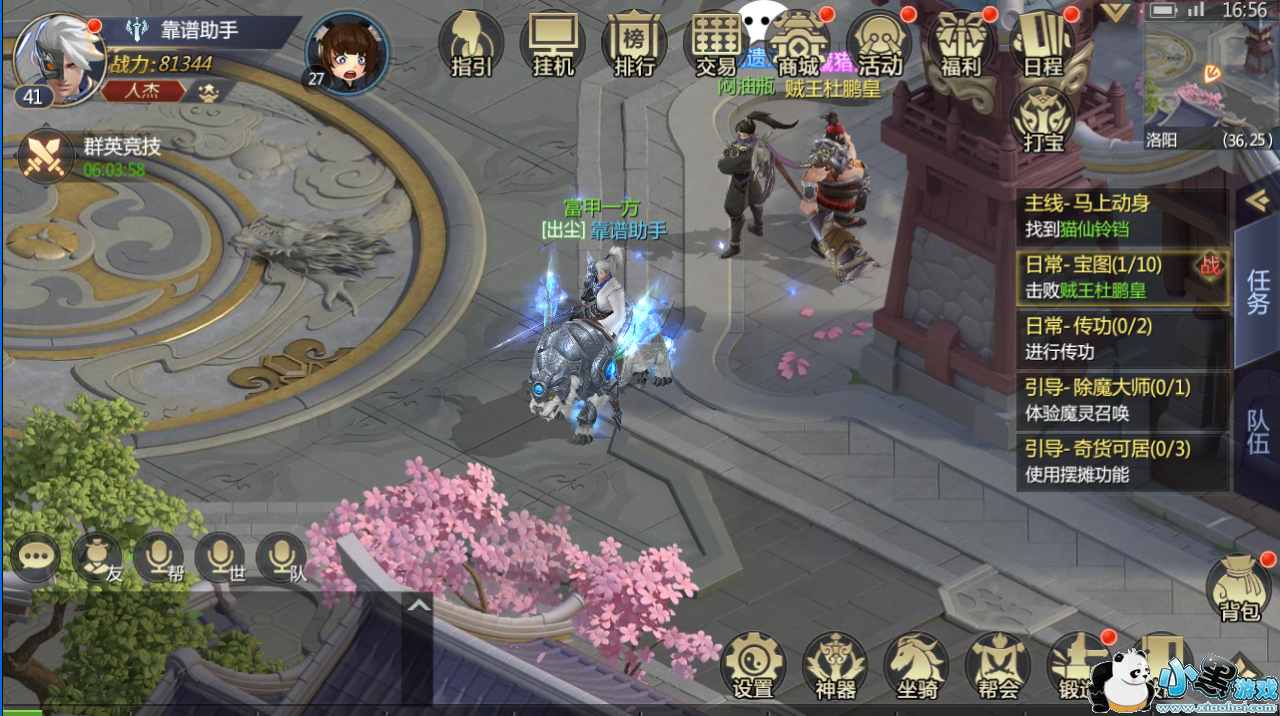
Task: Activate the 挂机 auto-battle icon
Action: 552,44
